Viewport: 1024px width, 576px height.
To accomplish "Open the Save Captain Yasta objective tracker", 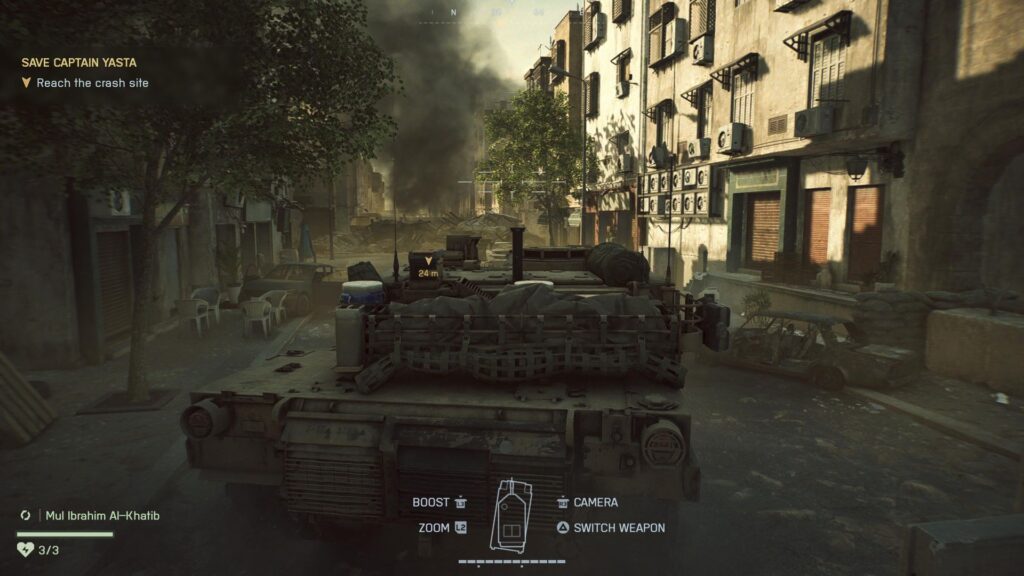I will (x=80, y=62).
